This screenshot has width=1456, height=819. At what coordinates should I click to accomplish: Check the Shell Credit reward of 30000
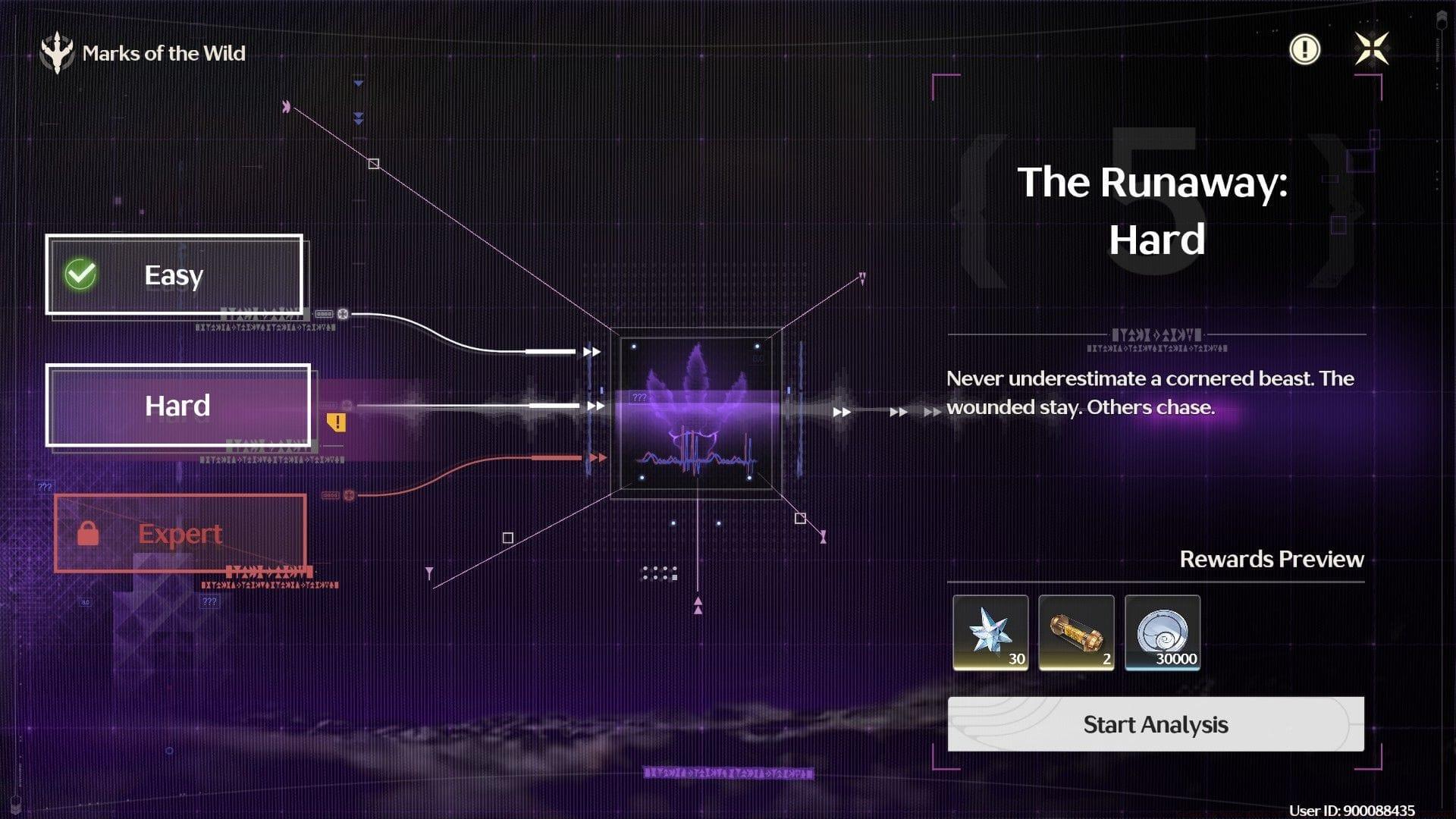[x=1163, y=632]
